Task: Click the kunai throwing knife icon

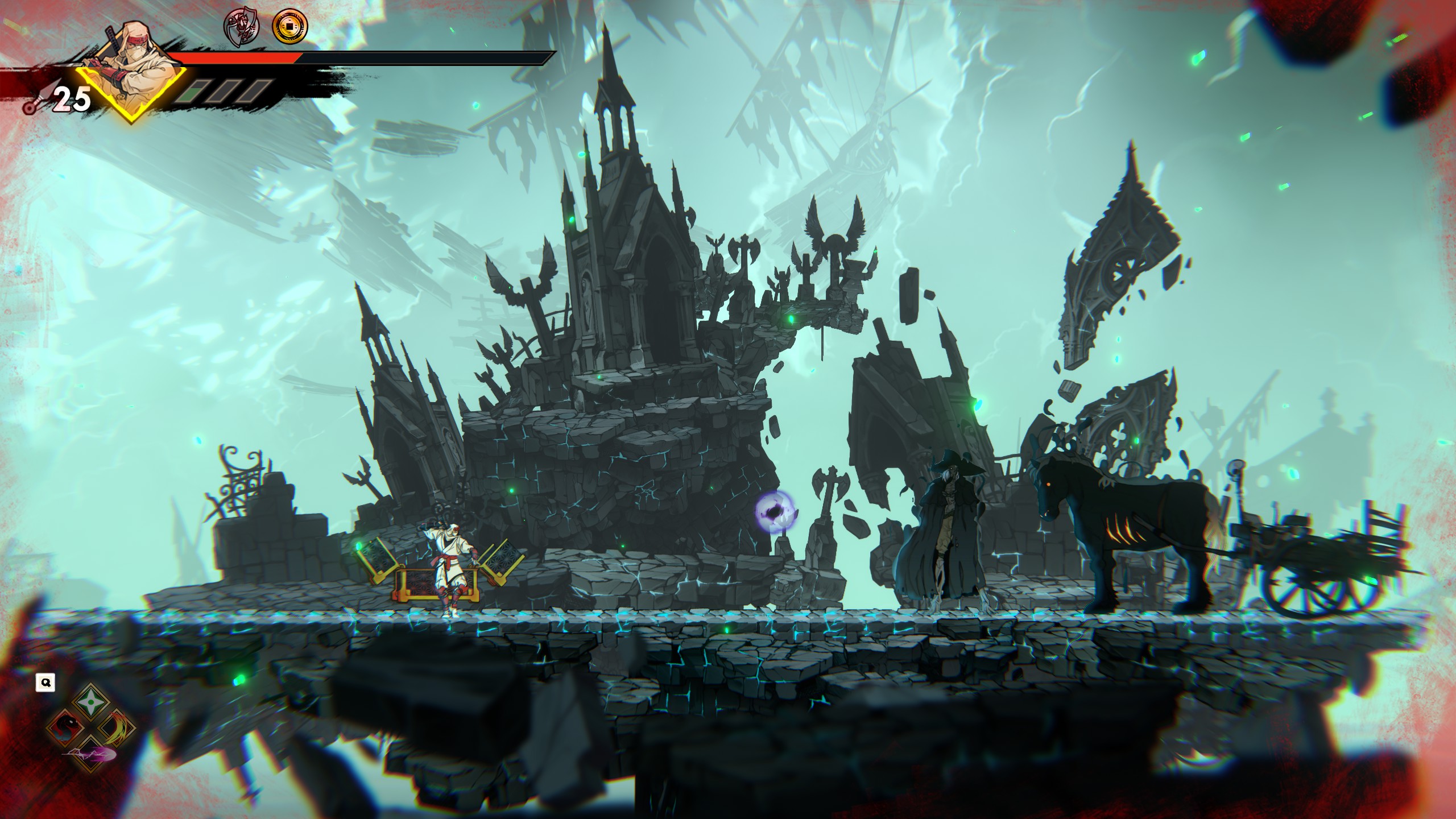Action: [x=33, y=104]
